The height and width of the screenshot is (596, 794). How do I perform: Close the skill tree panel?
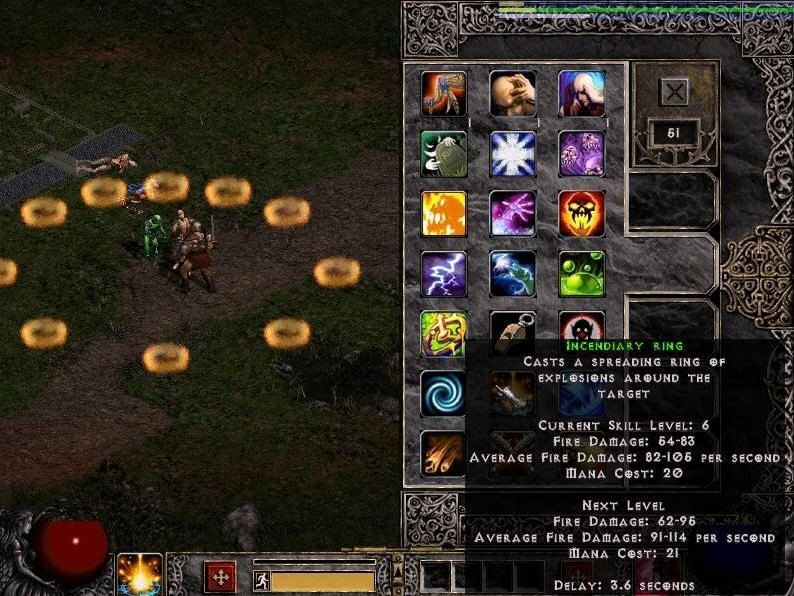(x=675, y=93)
